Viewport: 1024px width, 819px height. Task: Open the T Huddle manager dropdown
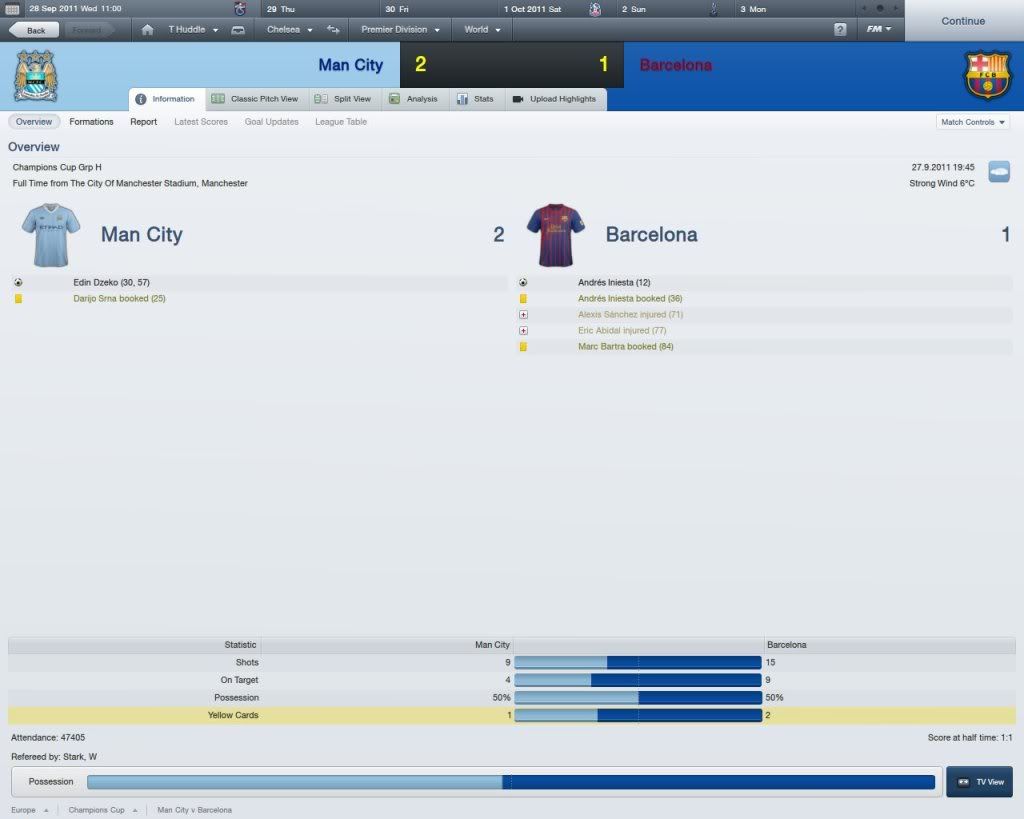point(192,30)
